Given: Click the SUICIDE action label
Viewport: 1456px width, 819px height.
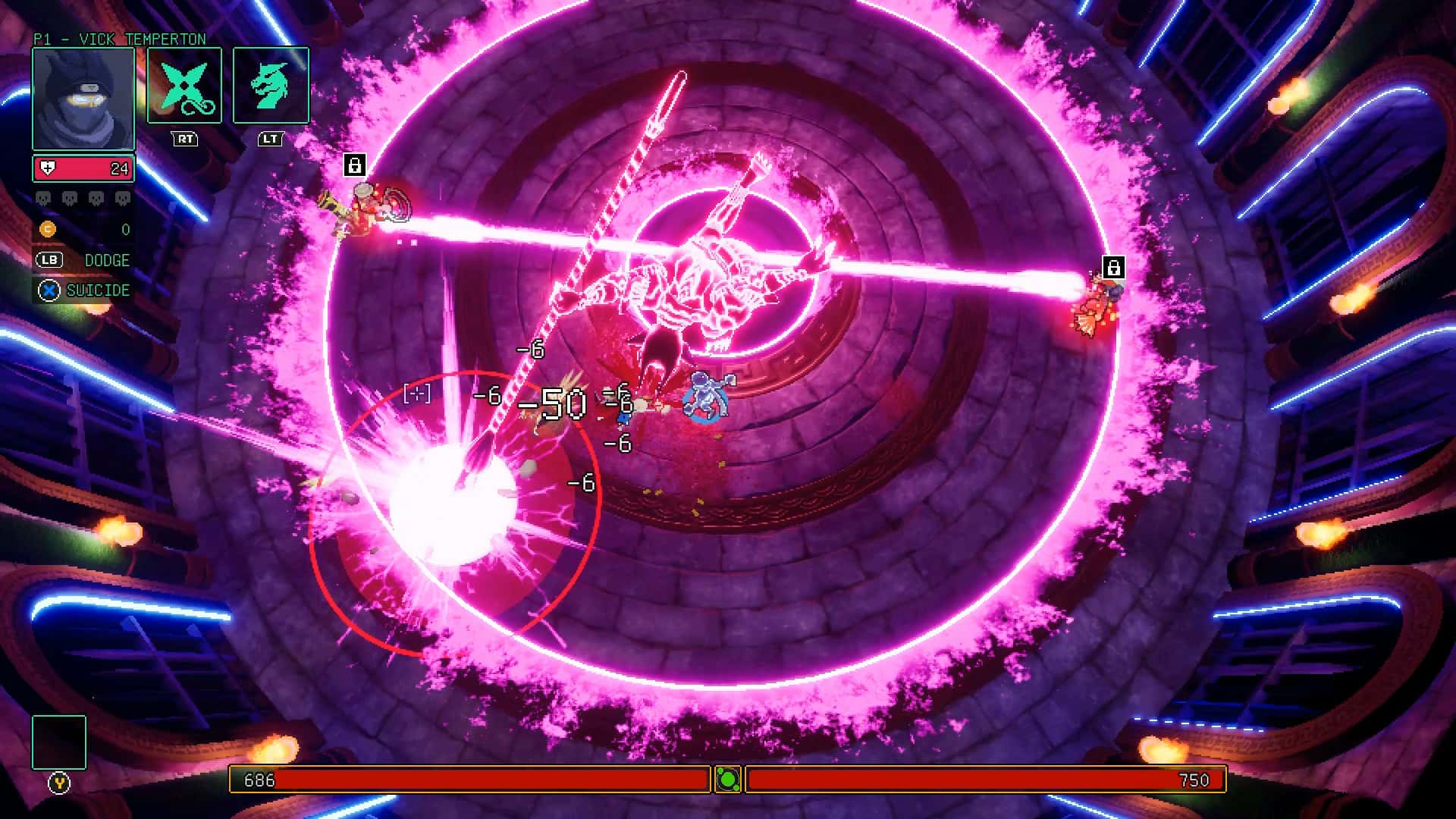Looking at the screenshot, I should [x=99, y=290].
